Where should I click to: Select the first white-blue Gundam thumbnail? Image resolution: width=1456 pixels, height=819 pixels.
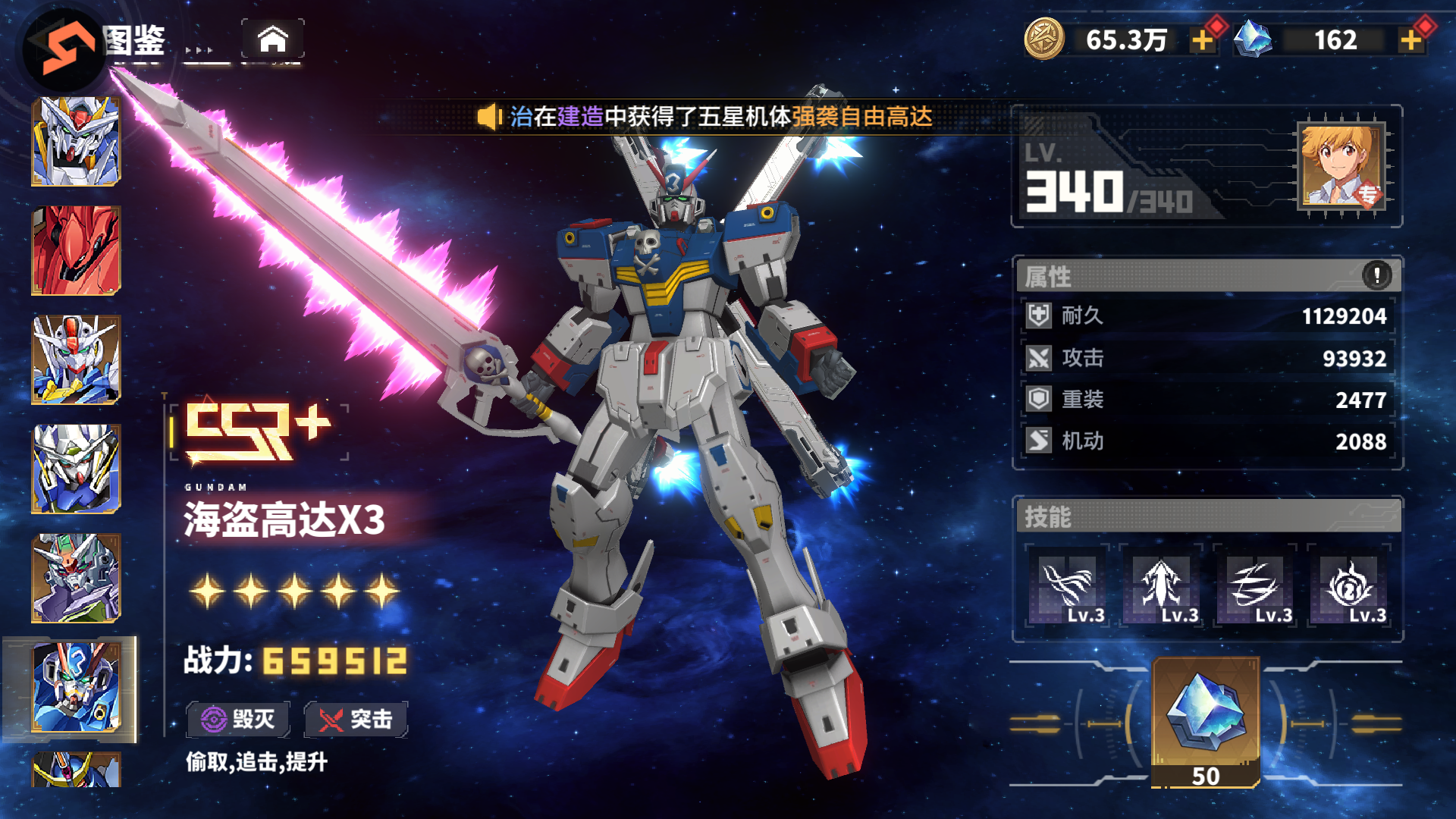(x=76, y=141)
